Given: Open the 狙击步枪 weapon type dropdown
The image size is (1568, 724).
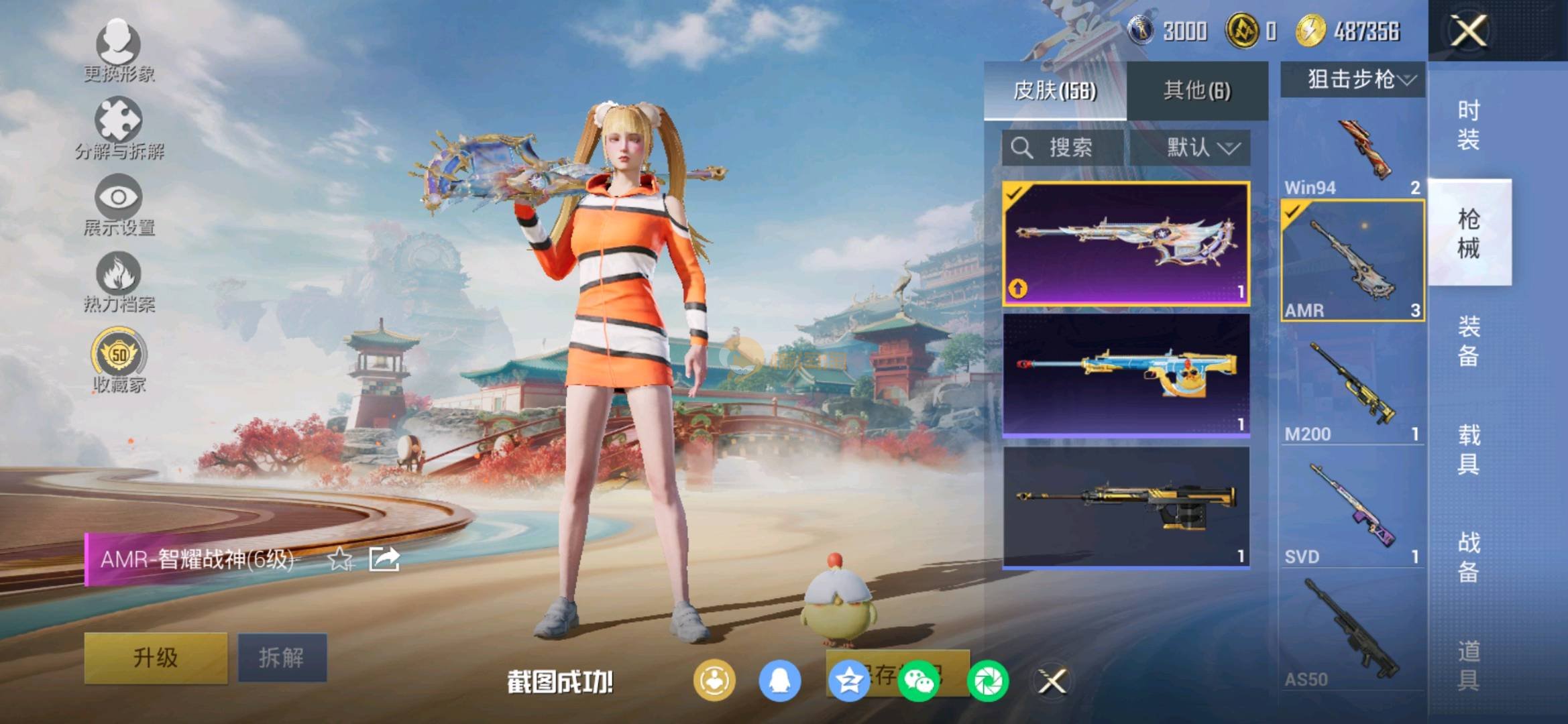Looking at the screenshot, I should point(1353,80).
